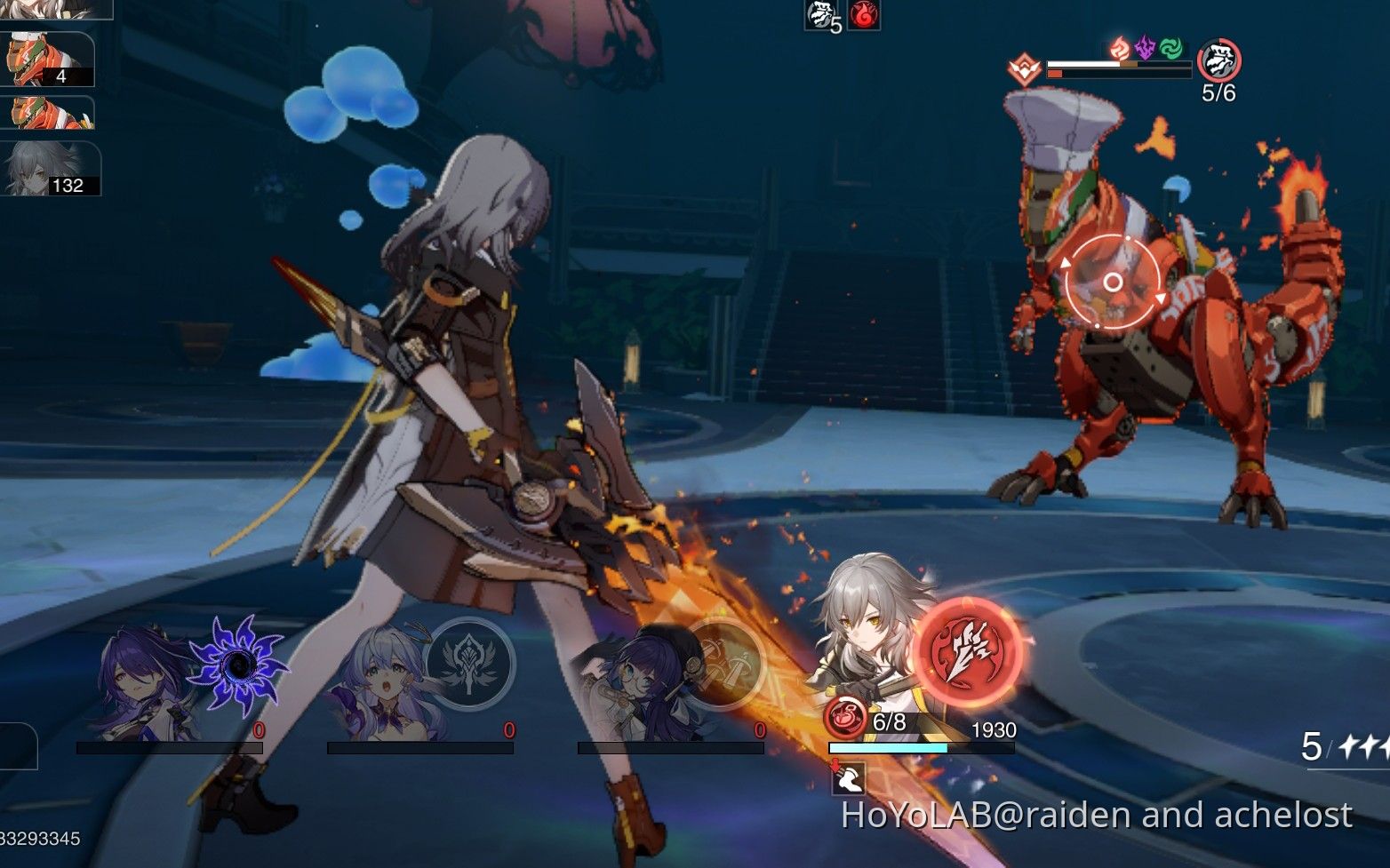Click the wind shear debuff icon with 5 stacks
The height and width of the screenshot is (868, 1390).
coord(819,15)
